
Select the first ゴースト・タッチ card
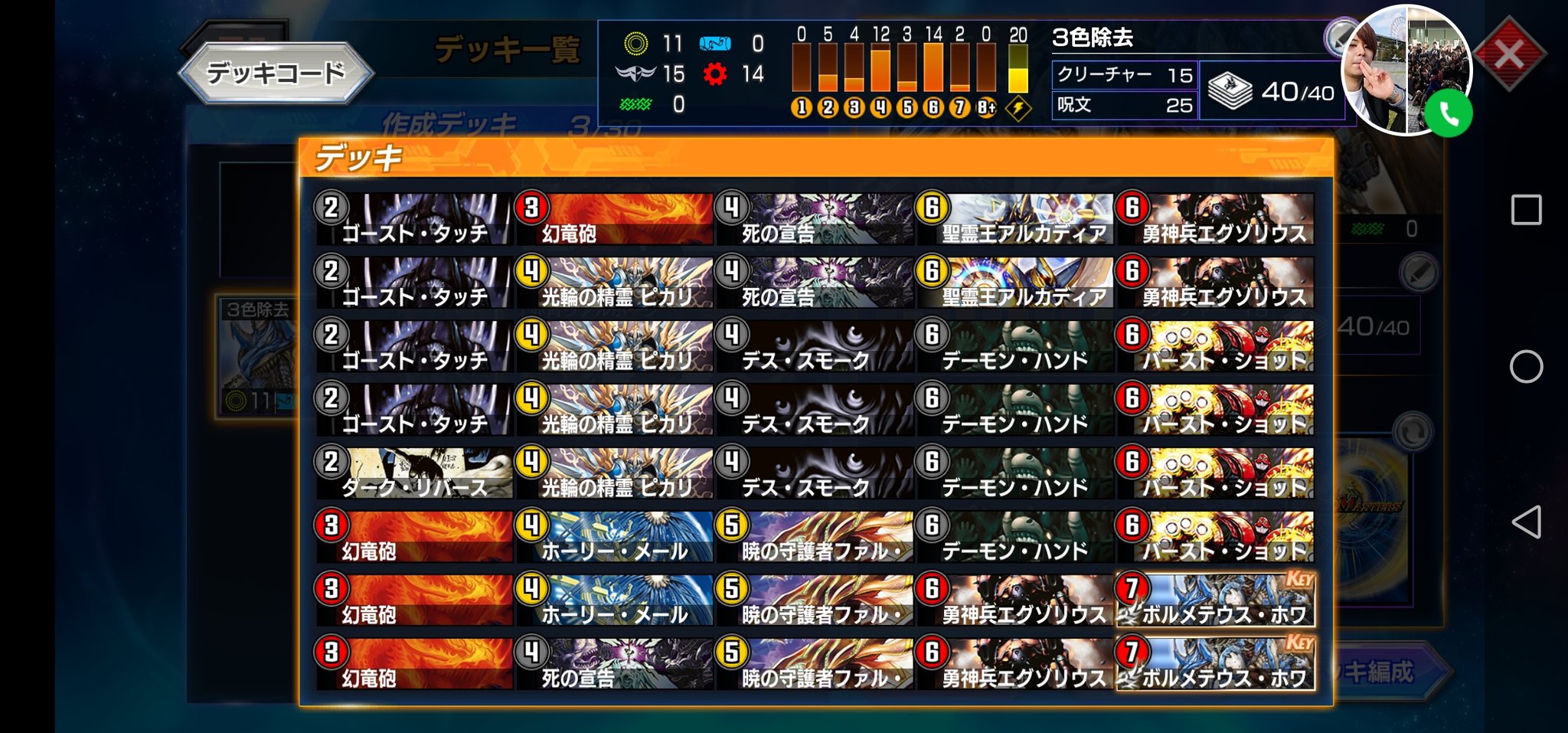413,218
